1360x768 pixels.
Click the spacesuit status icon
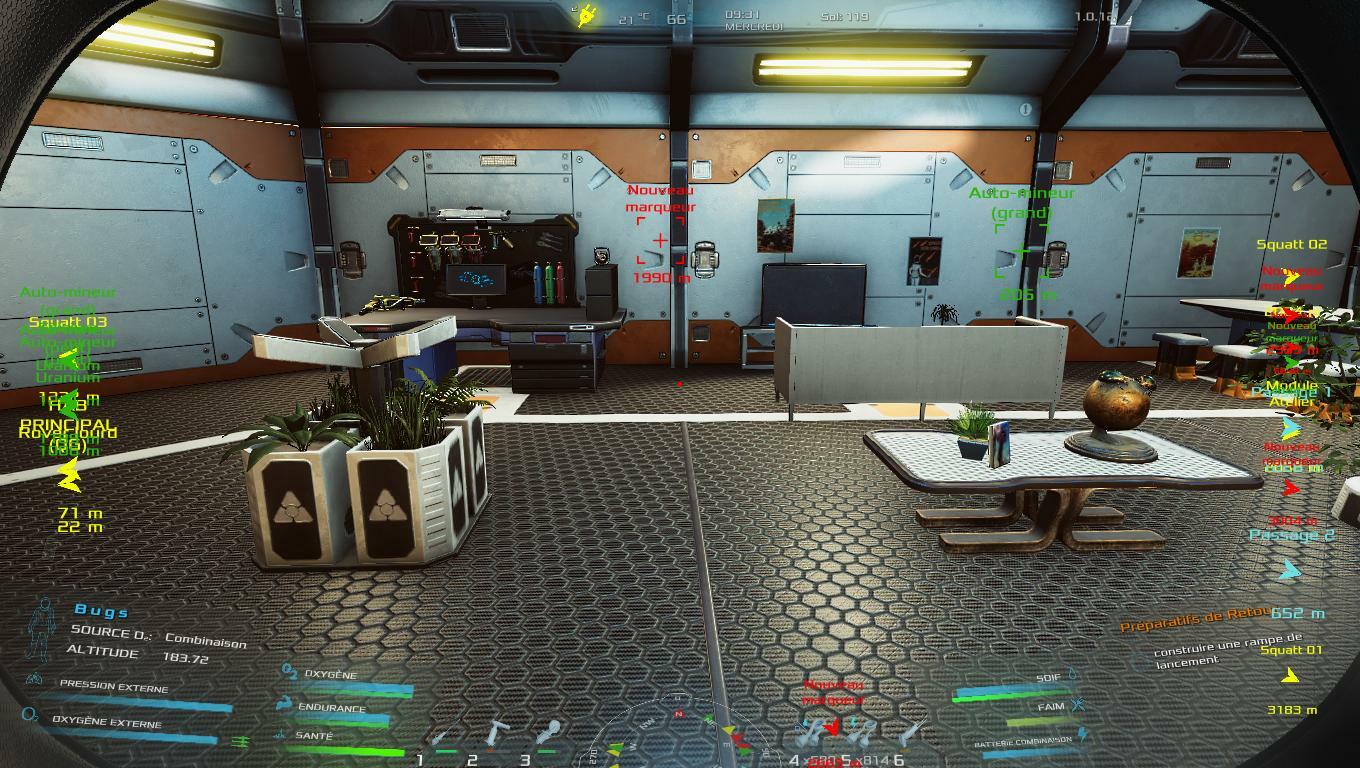click(x=43, y=628)
